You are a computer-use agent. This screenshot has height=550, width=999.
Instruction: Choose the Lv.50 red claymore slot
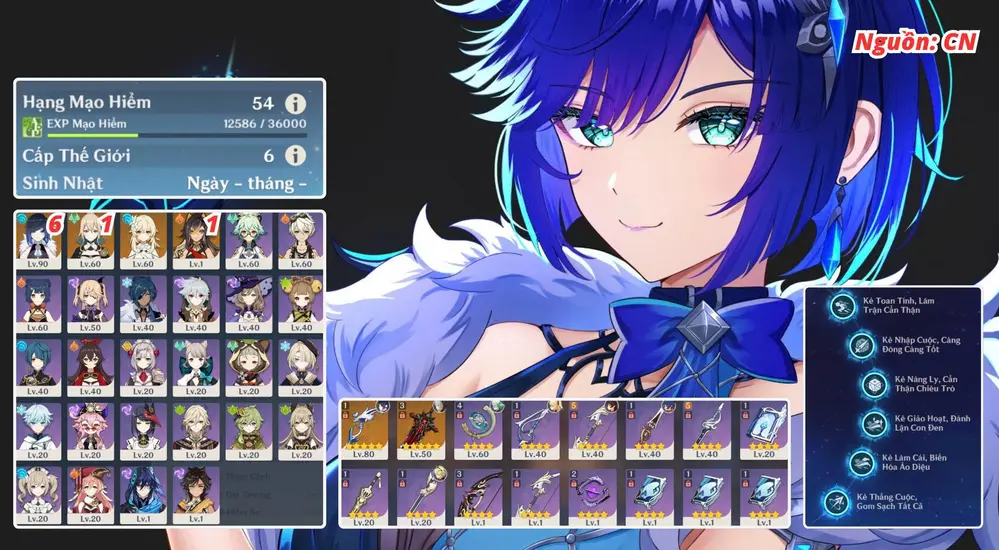[x=422, y=430]
